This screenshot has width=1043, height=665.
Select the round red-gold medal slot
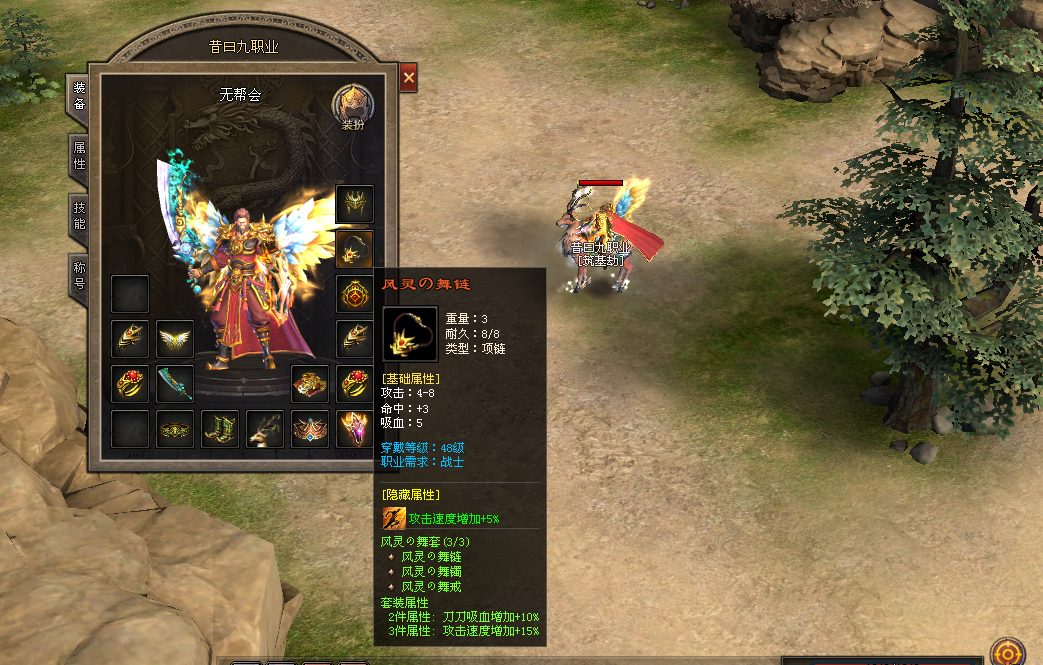point(355,294)
